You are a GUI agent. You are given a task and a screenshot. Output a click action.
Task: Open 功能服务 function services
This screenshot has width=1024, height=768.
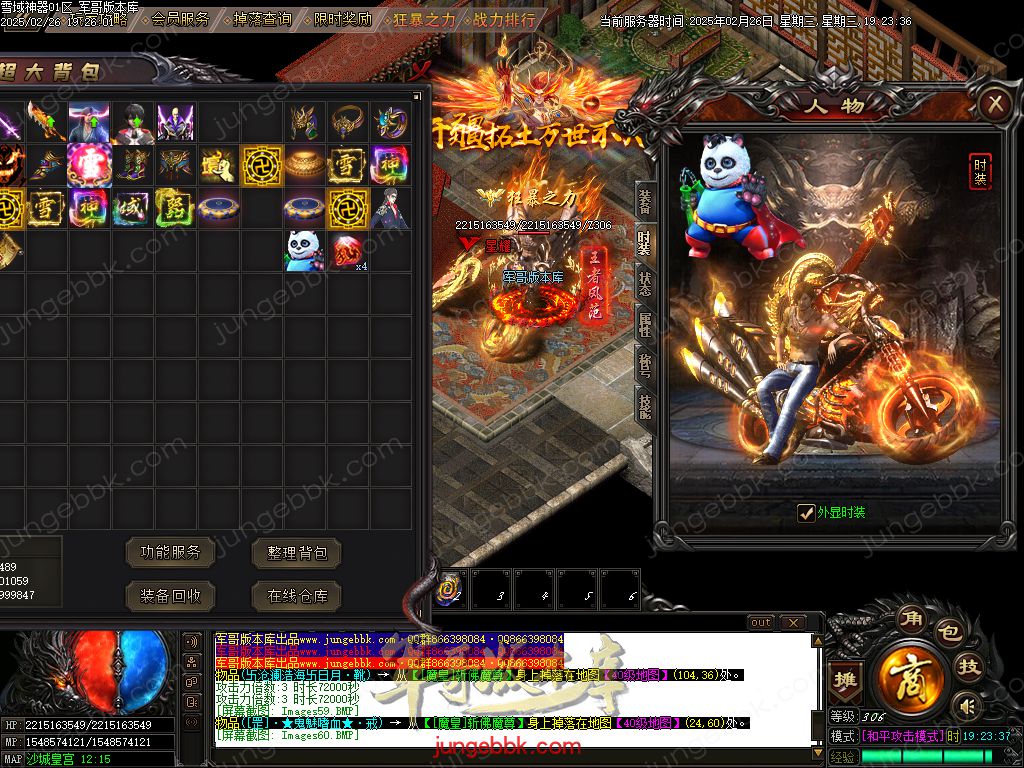170,551
